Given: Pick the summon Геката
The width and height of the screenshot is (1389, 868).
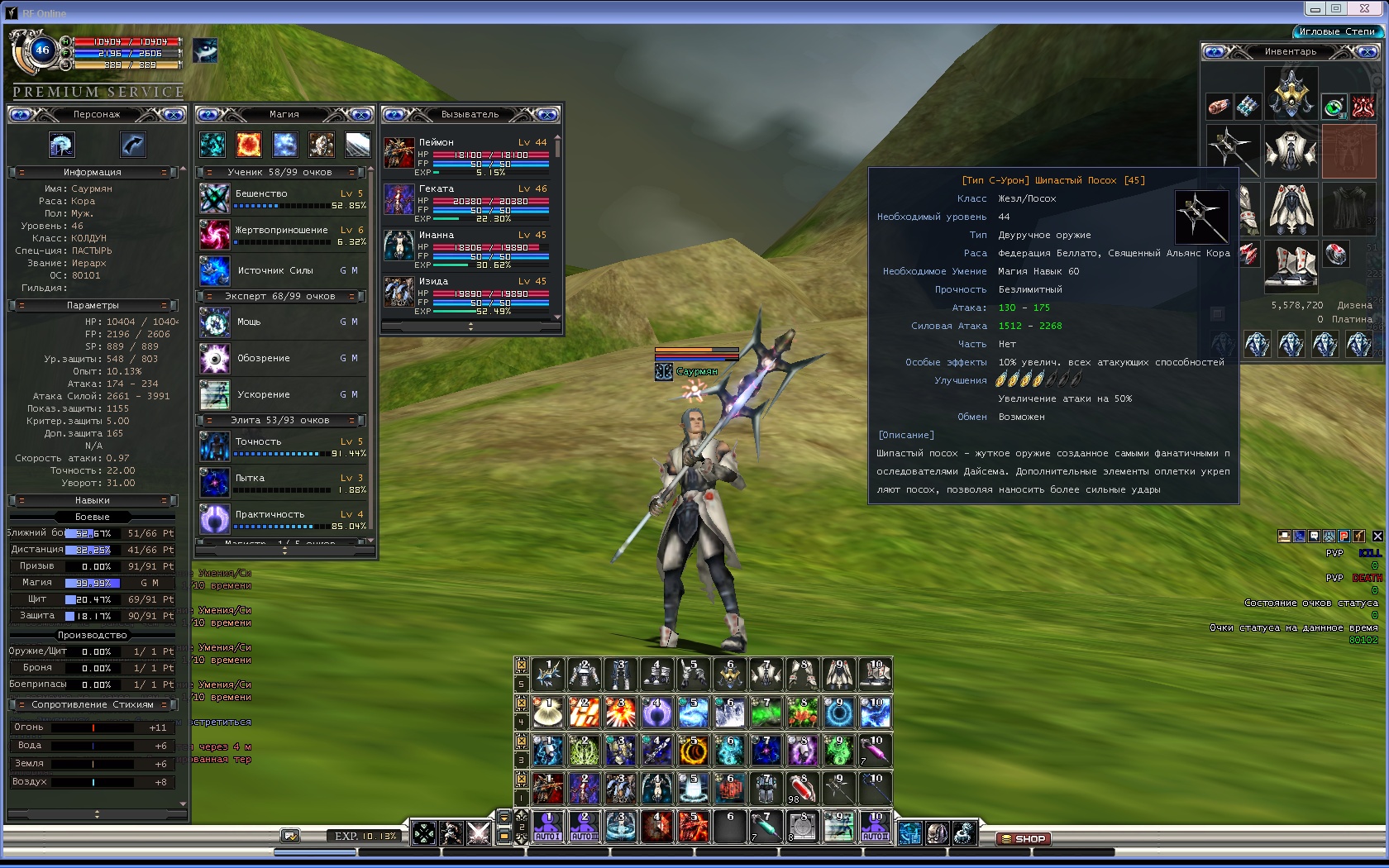Looking at the screenshot, I should (399, 200).
